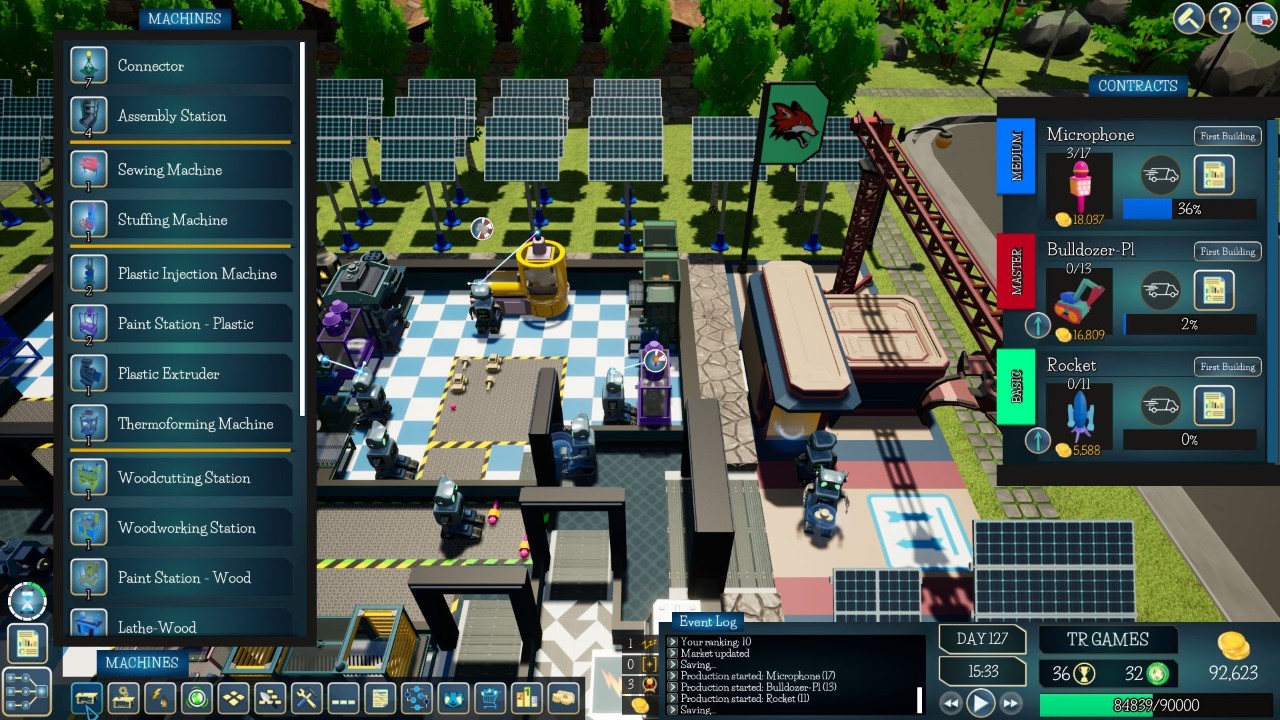Viewport: 1280px width, 720px height.
Task: Click First Building on the Microphone contract
Action: [1227, 136]
